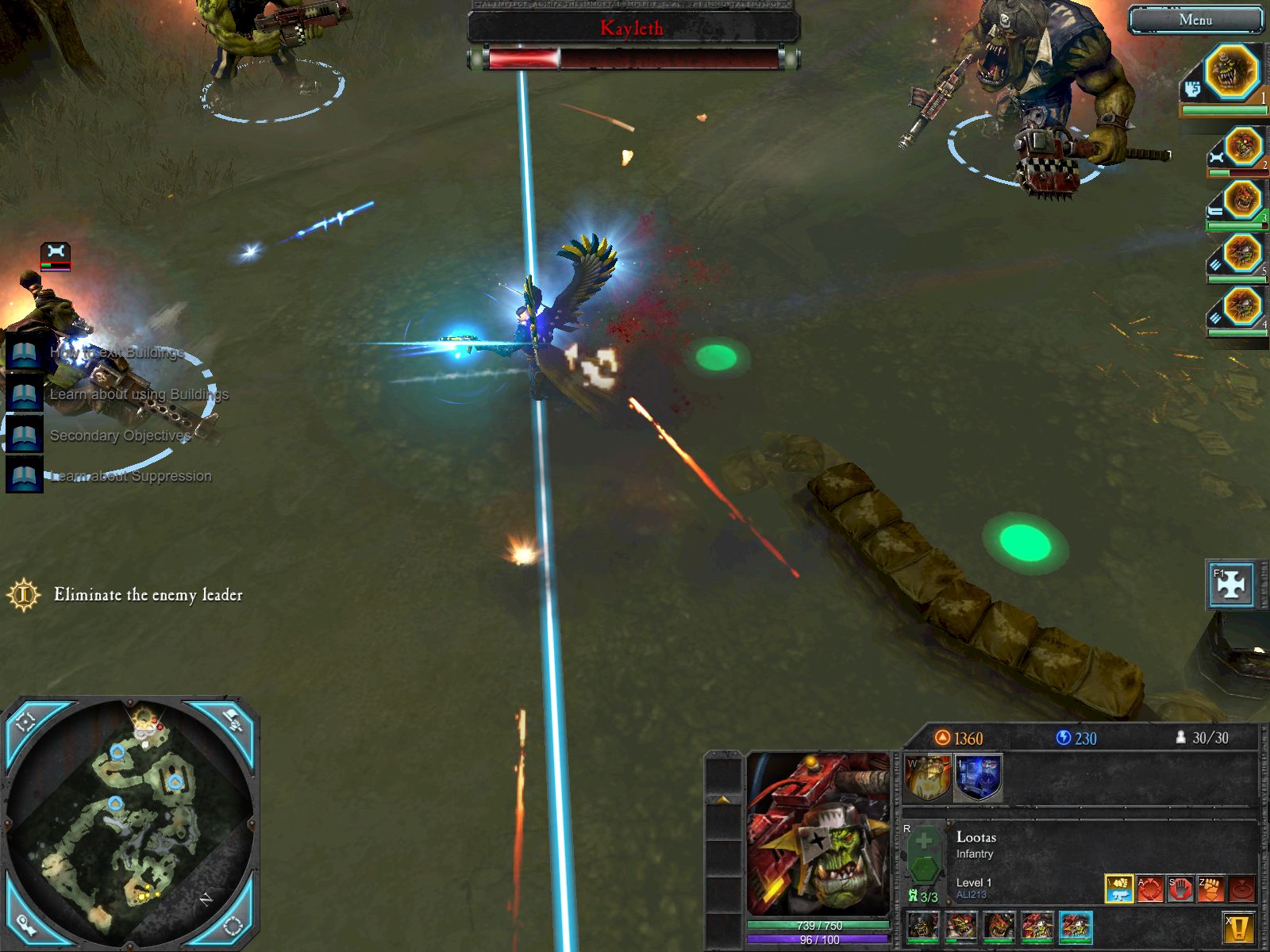Issue the Stop command (red hand)
This screenshot has width=1270, height=952.
(1180, 889)
